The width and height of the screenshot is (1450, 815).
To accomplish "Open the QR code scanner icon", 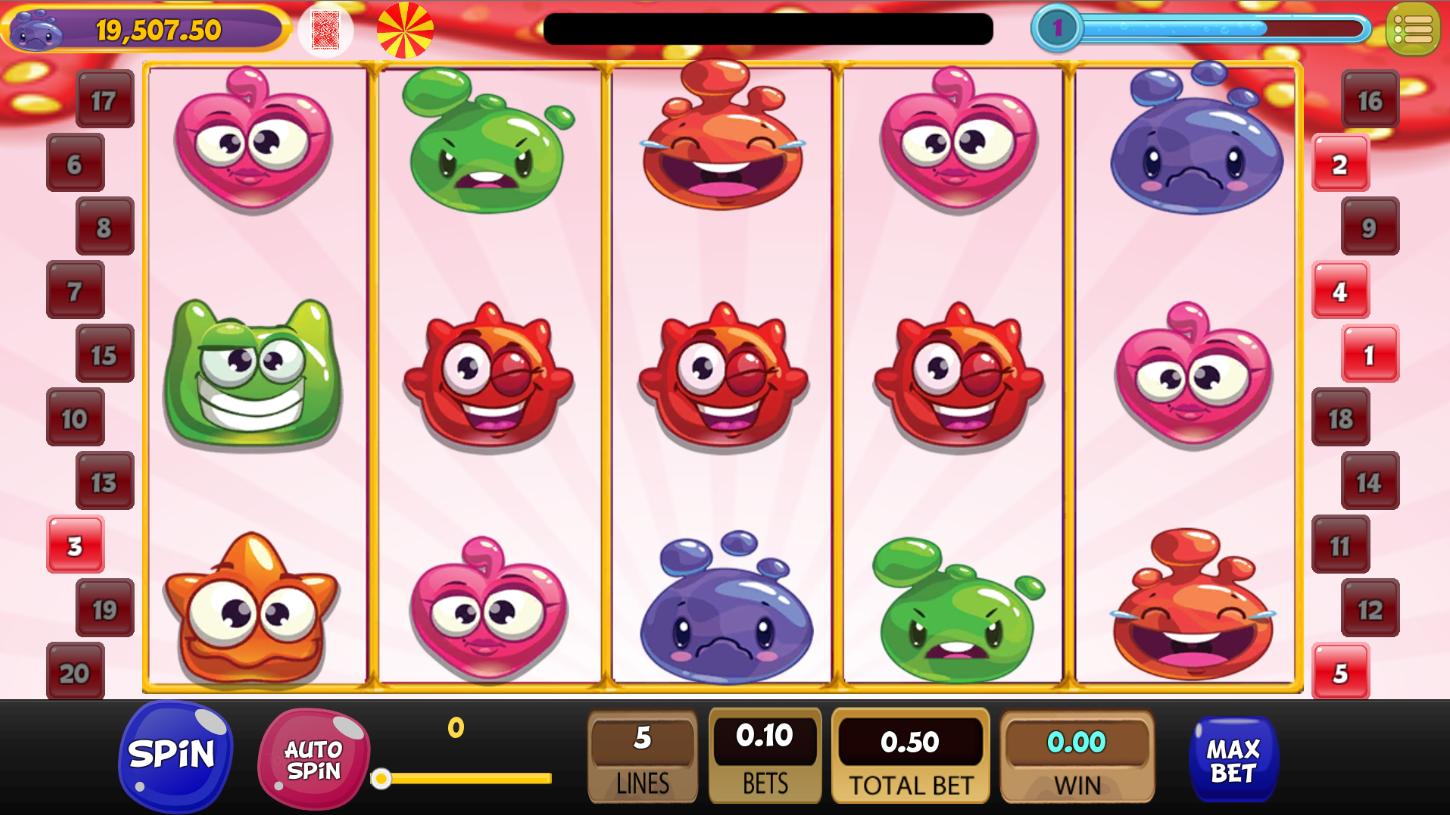I will [325, 29].
